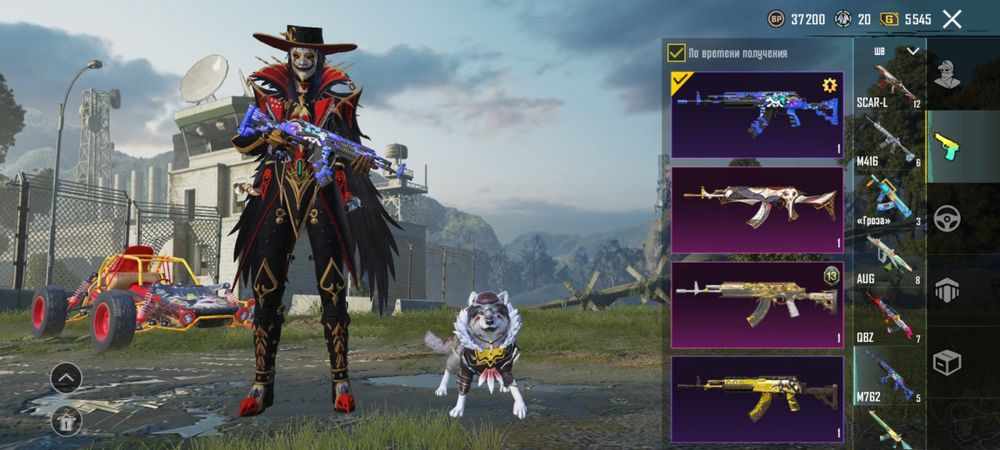Viewport: 1000px width, 450px height.
Task: Switch to the pistol weapons tab
Action: (946, 146)
